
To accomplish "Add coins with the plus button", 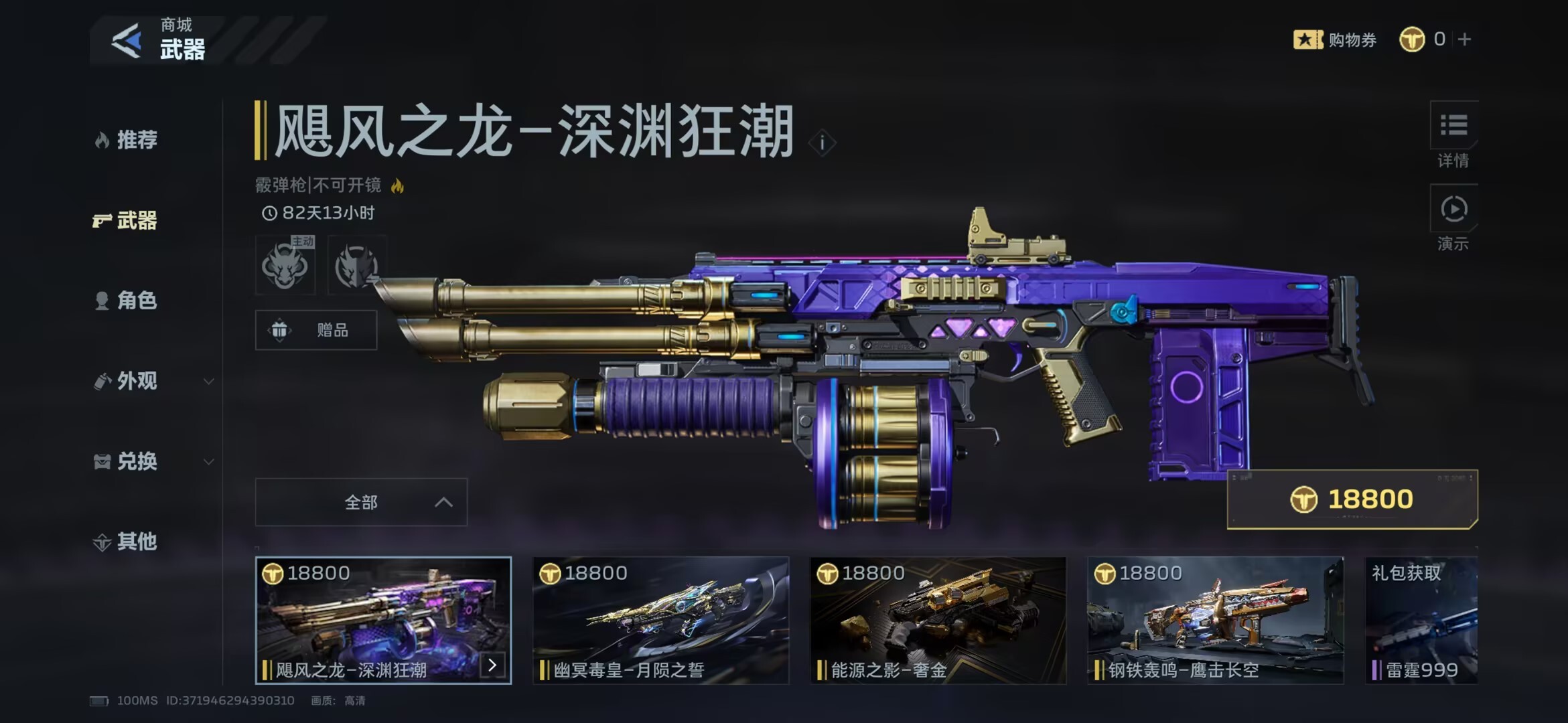I will [x=1465, y=39].
